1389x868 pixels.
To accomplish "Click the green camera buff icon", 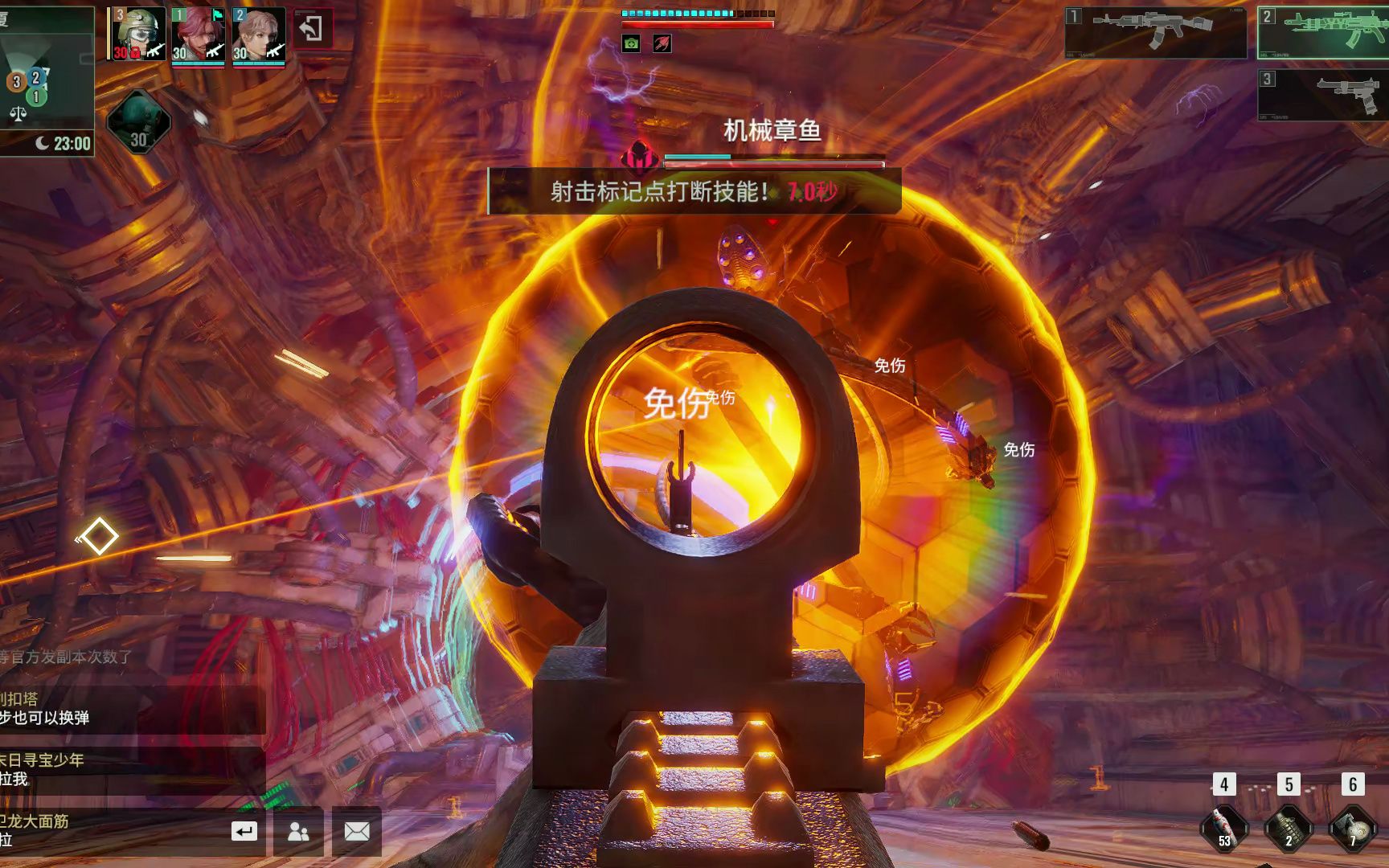I will click(x=631, y=43).
